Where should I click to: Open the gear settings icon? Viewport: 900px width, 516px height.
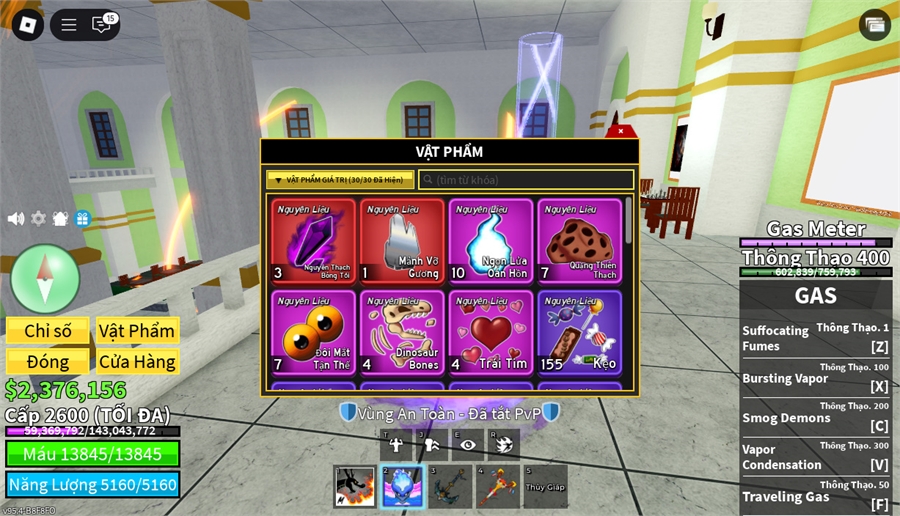click(x=38, y=219)
